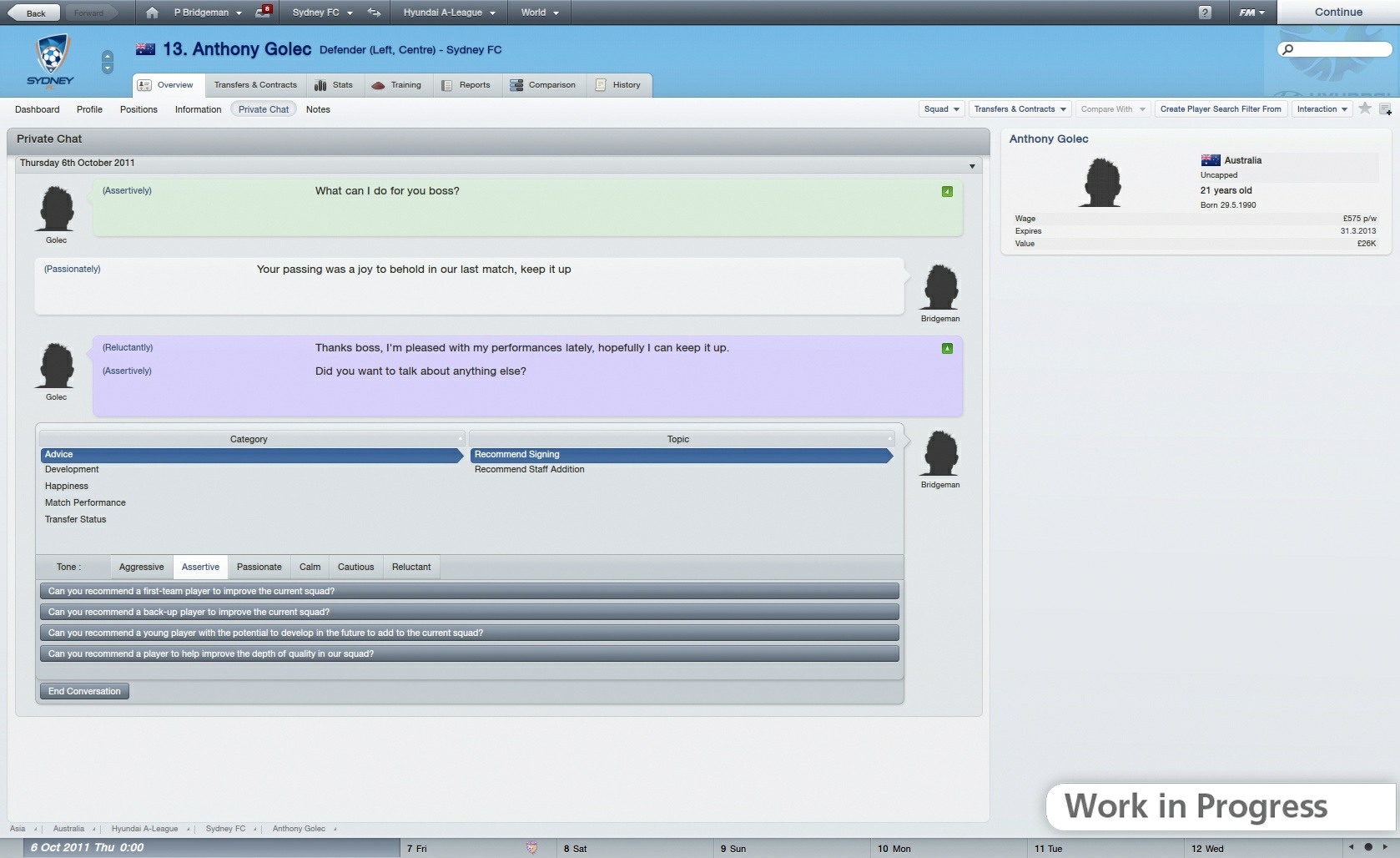Click the Home icon in the toolbar
The height and width of the screenshot is (858, 1400).
tap(152, 12)
